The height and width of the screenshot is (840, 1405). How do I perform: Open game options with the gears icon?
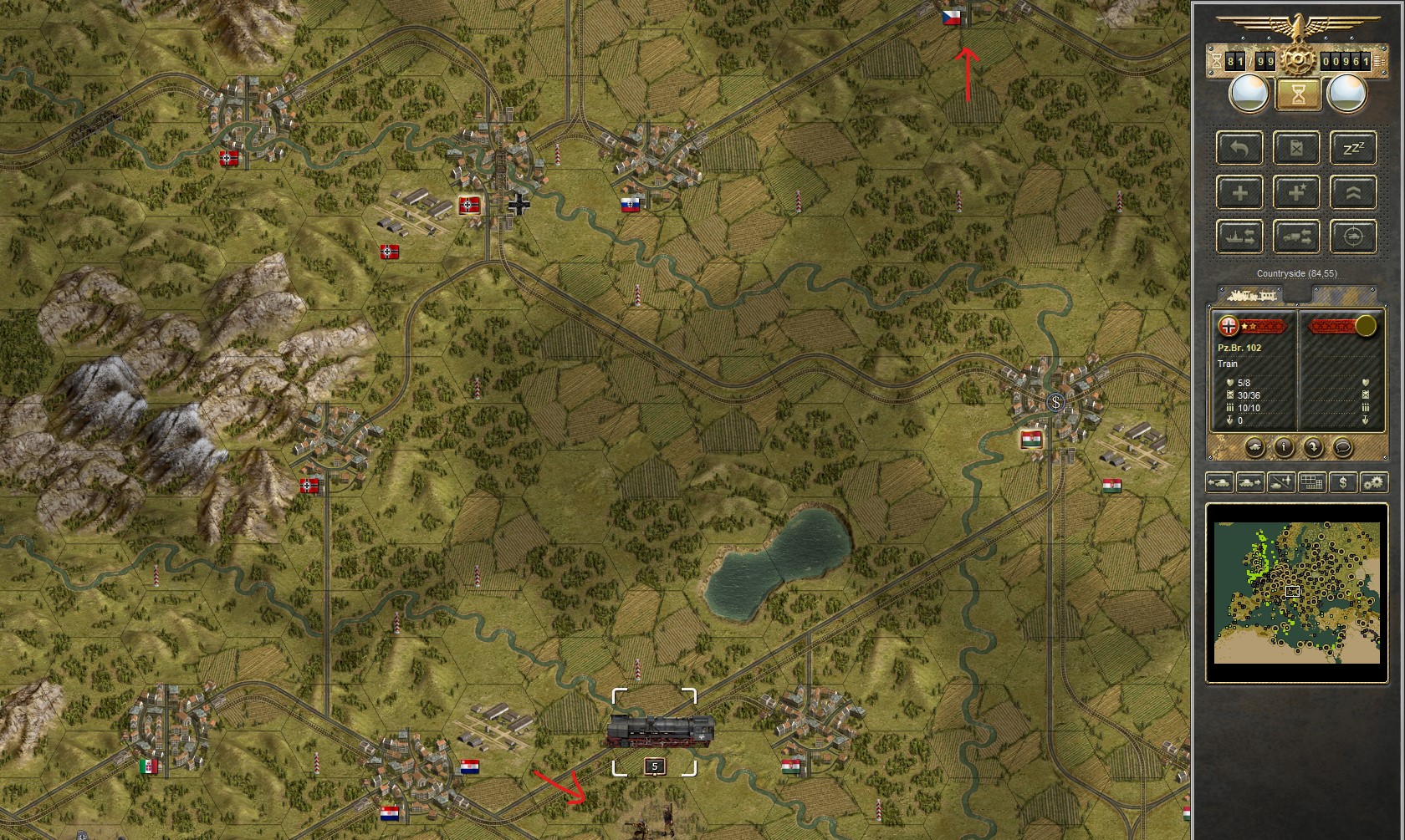[x=1373, y=482]
